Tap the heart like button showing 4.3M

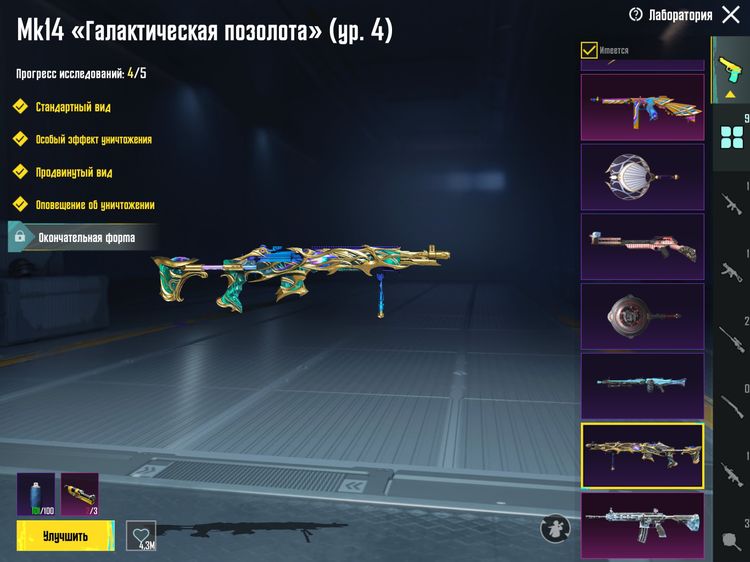pos(141,535)
